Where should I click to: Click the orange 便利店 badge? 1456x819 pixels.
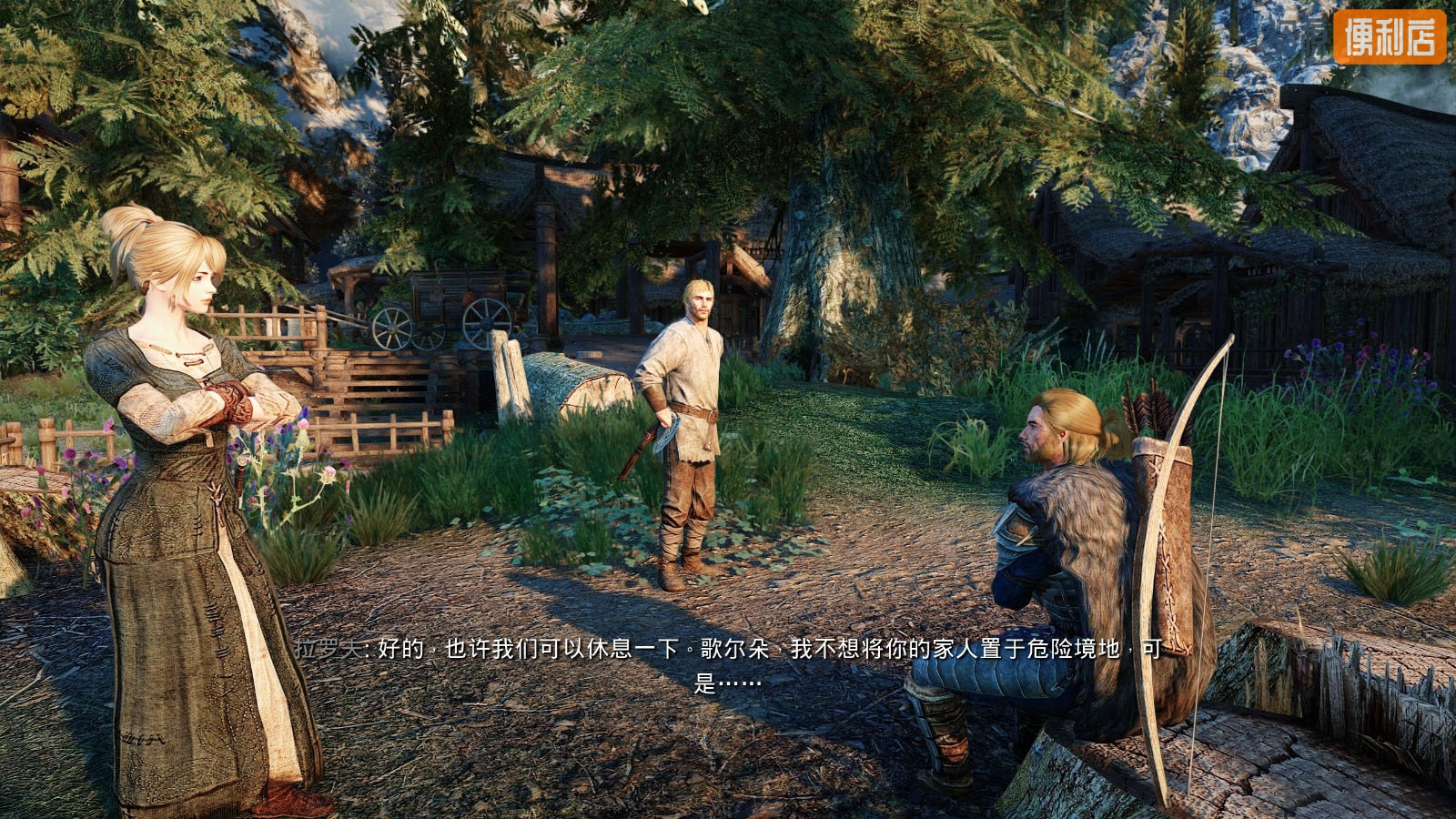click(1389, 37)
